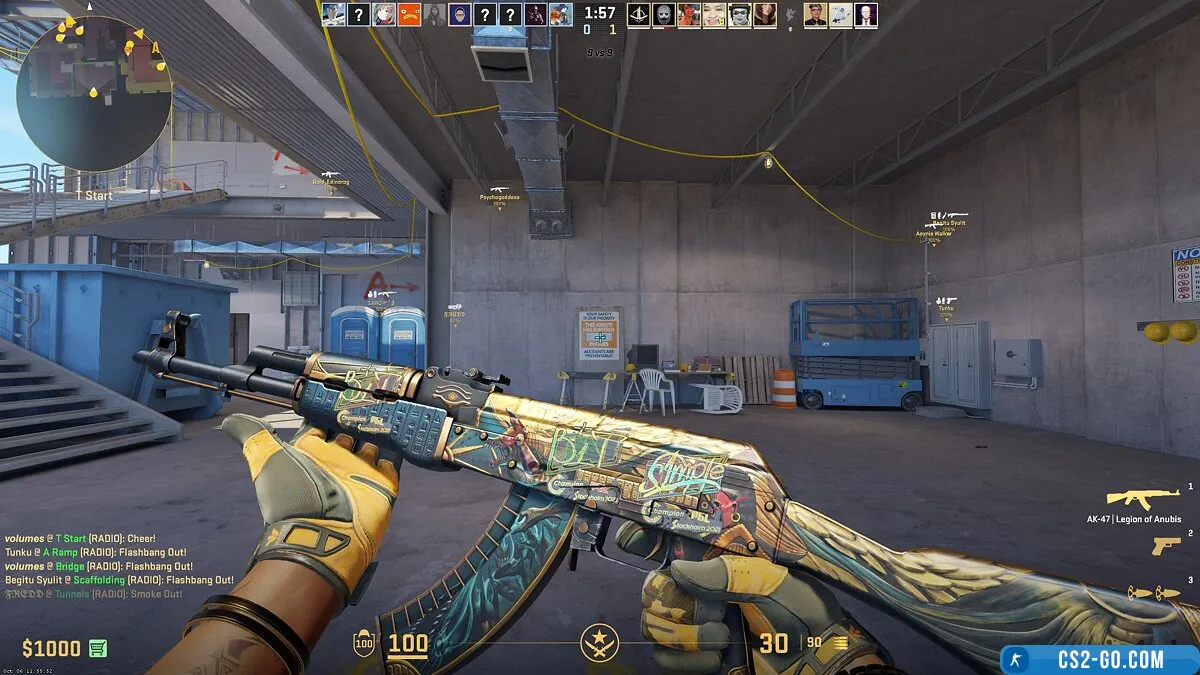Screen dimensions: 1200x675
Task: Pick the white skull mask player avatar
Action: (x=663, y=14)
